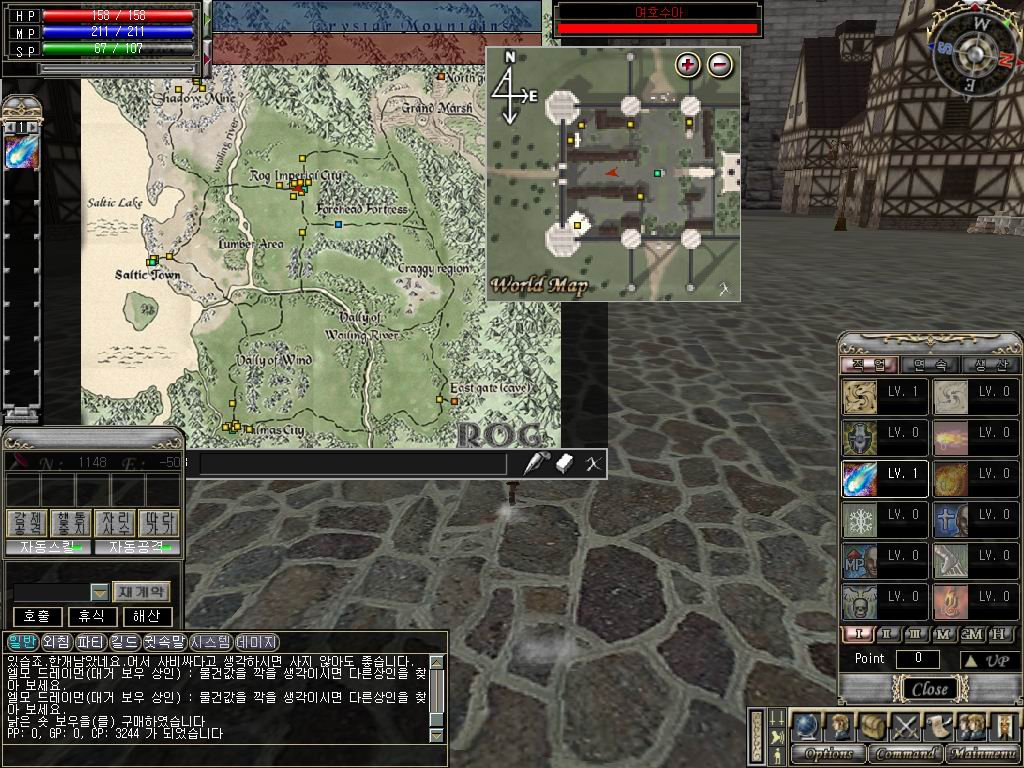
Task: Switch to the 생산 skill tab
Action: click(x=988, y=365)
